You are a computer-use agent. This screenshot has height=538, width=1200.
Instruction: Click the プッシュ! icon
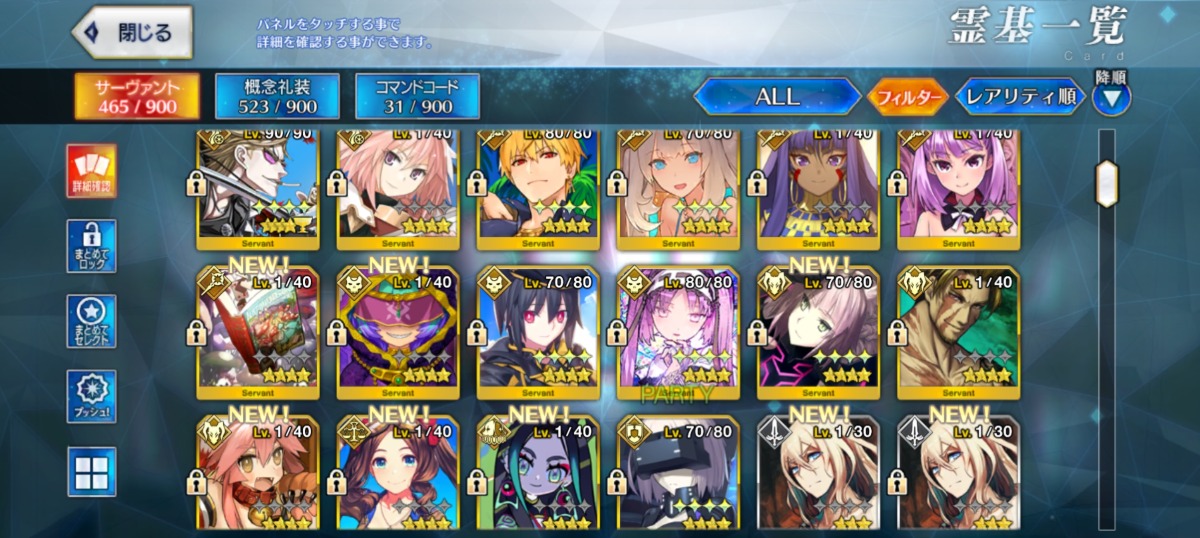91,396
